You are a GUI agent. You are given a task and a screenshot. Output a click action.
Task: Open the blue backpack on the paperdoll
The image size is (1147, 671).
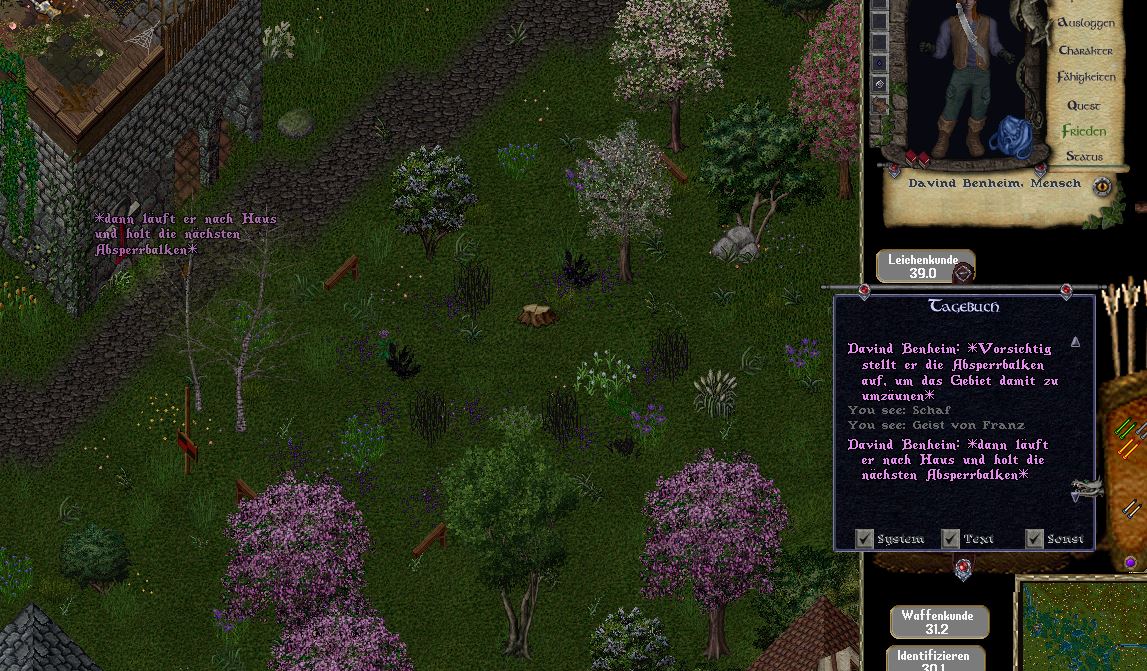pyautogui.click(x=1011, y=139)
